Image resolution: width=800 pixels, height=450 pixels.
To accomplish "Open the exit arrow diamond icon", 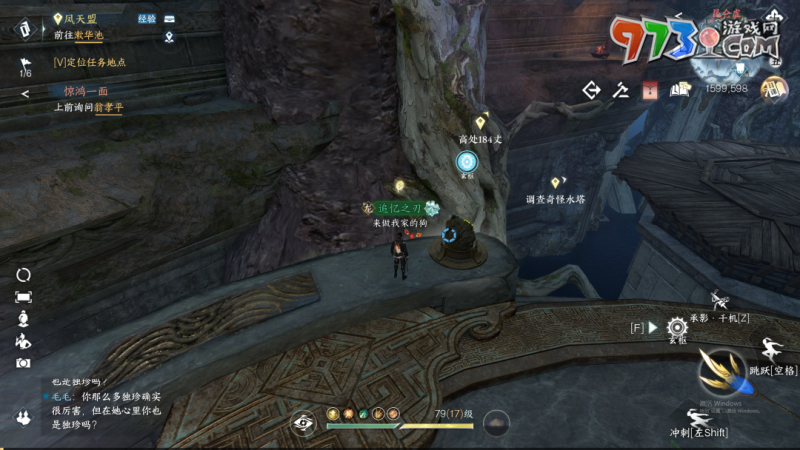I will pos(591,90).
